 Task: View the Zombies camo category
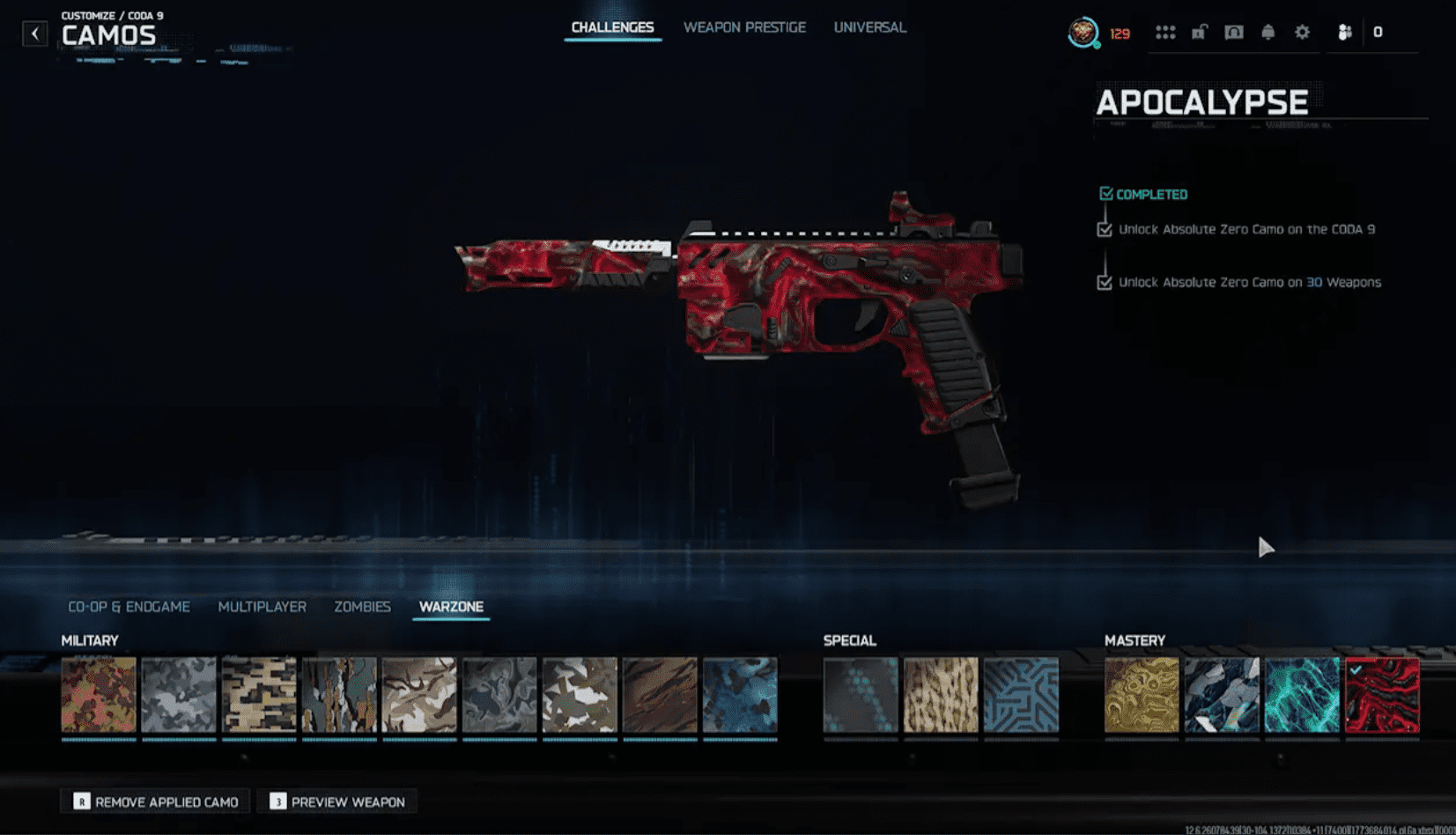pos(362,607)
